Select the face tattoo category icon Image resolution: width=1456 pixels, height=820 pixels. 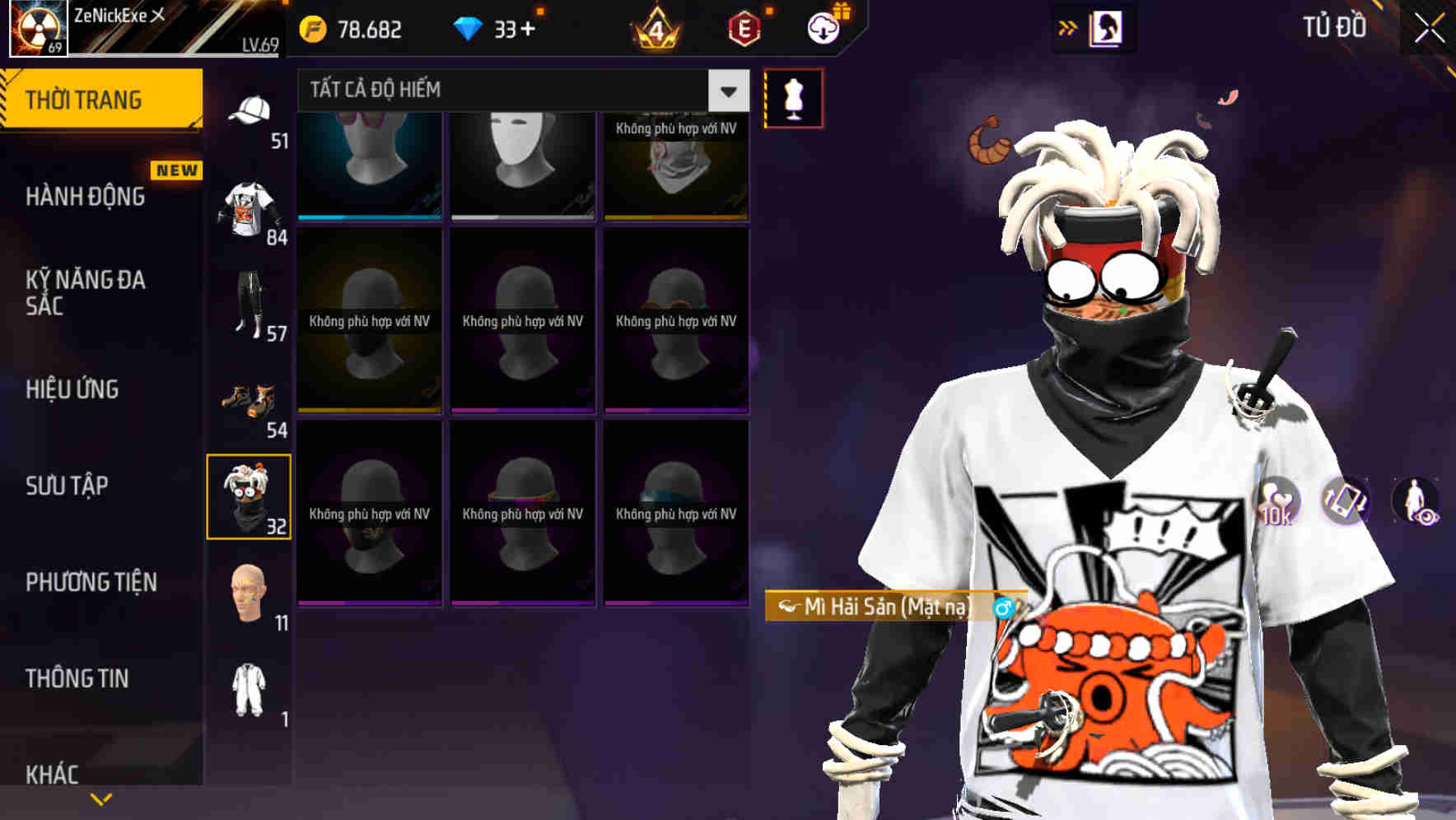pos(250,593)
